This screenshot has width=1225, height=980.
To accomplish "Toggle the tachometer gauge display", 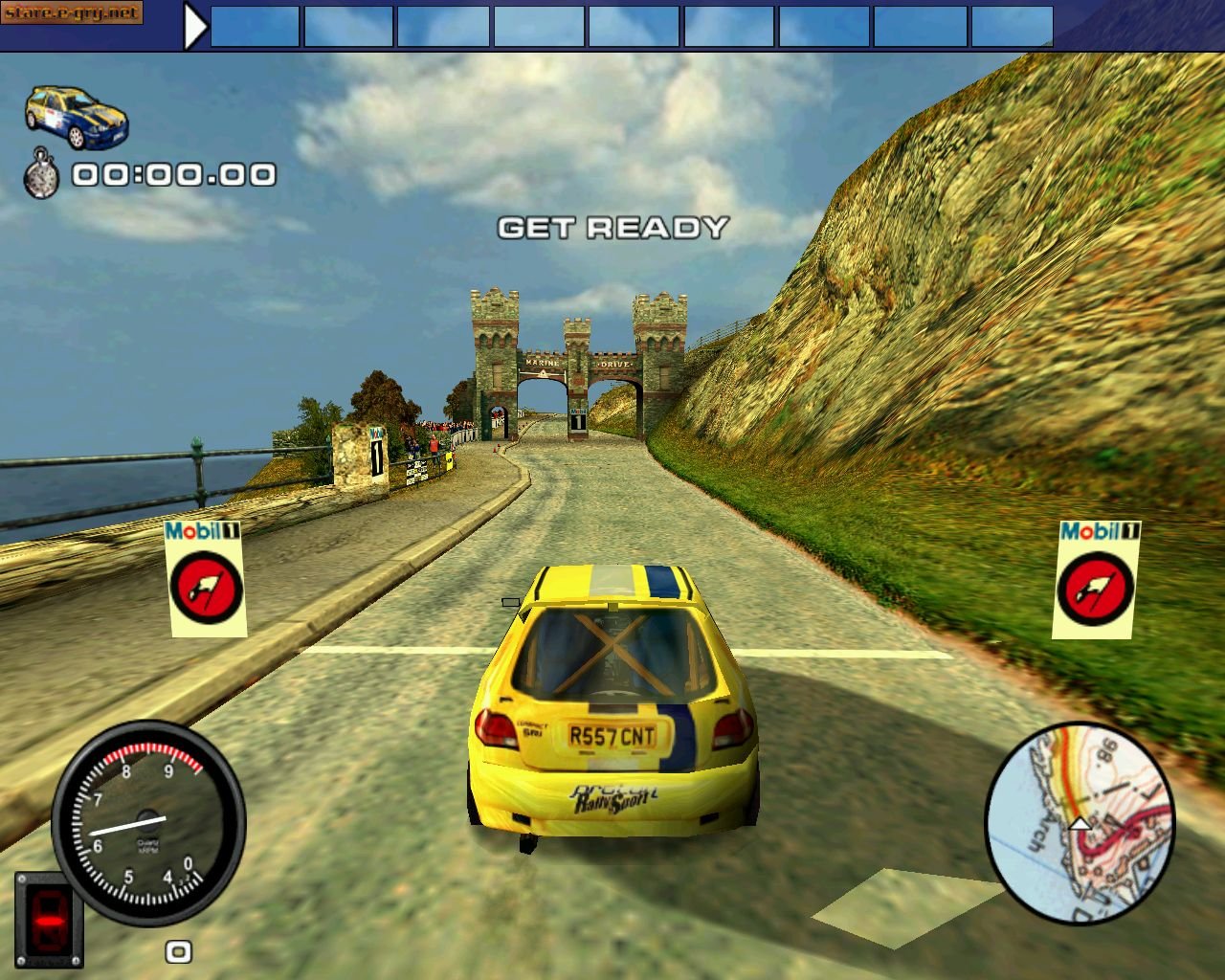I will tap(145, 818).
